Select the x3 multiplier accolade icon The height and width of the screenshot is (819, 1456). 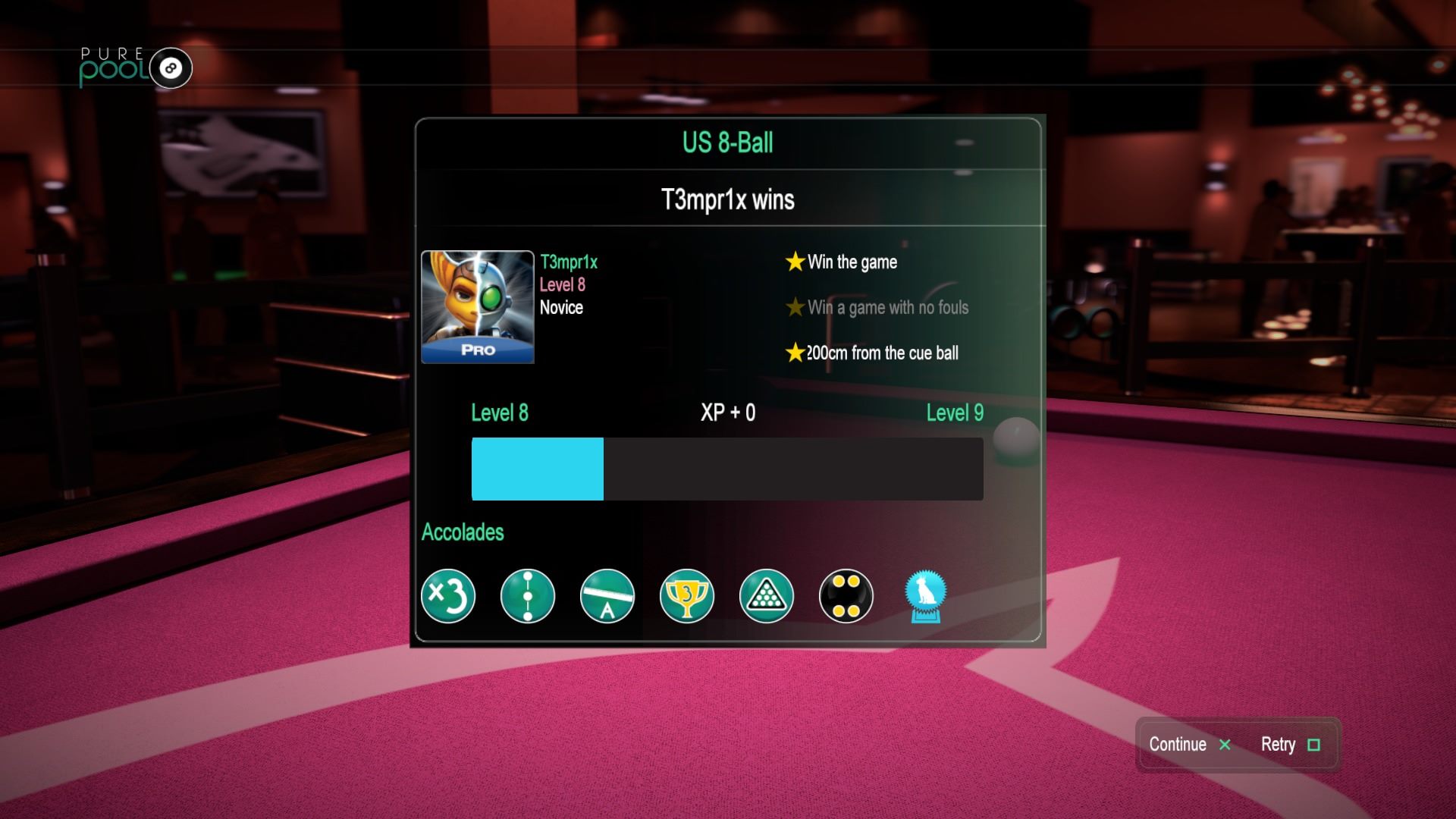[447, 597]
